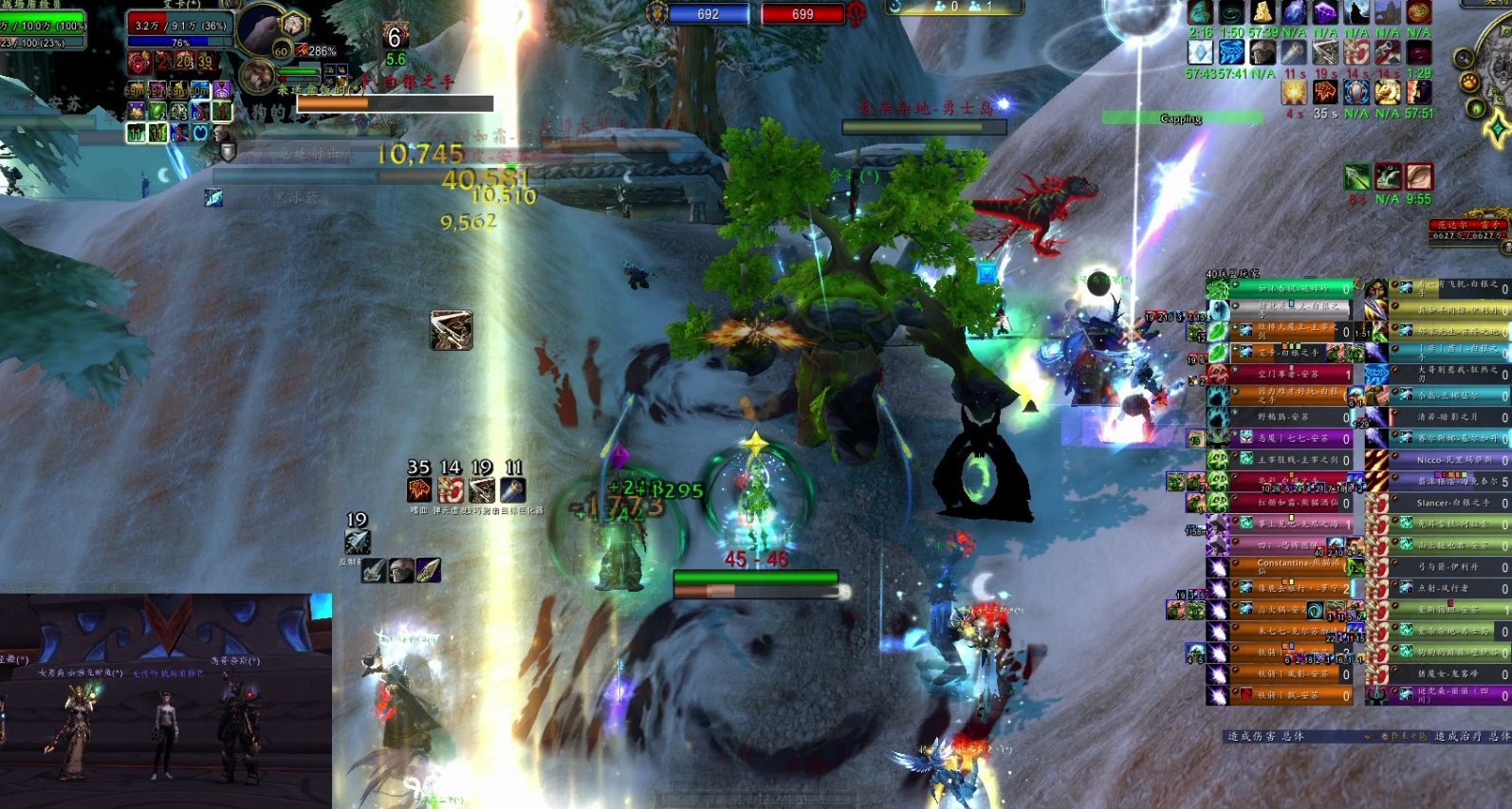
Task: Click the orange paw minimap button
Action: pos(1471,82)
